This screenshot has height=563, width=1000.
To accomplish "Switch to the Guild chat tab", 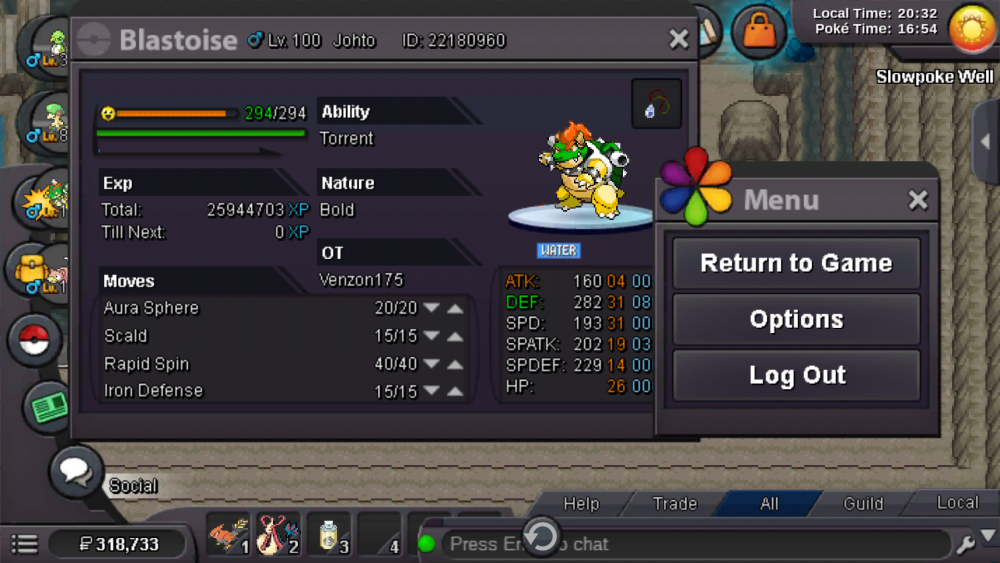I will [x=863, y=504].
